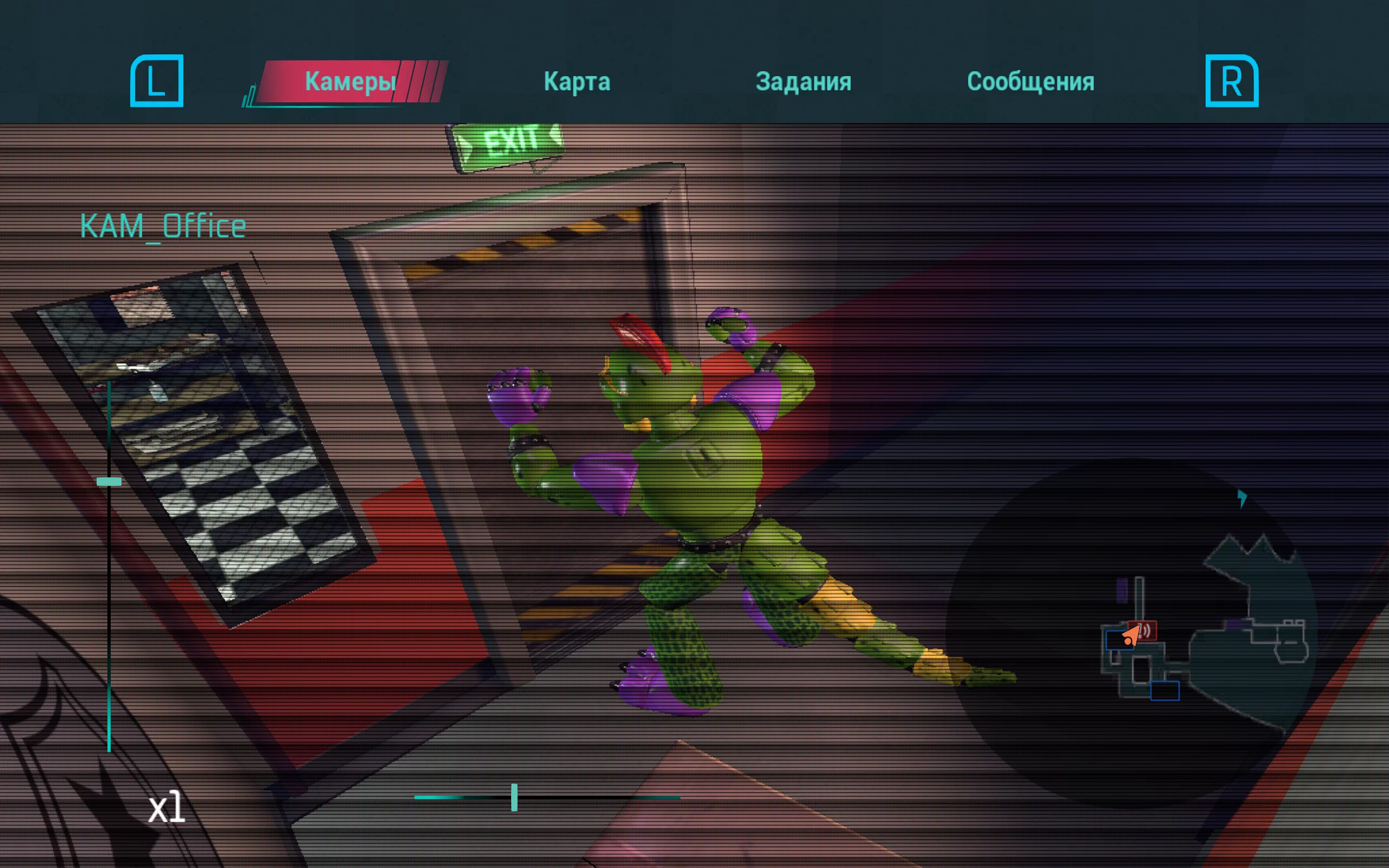Click the vertical camera tilt slider handle

(109, 482)
